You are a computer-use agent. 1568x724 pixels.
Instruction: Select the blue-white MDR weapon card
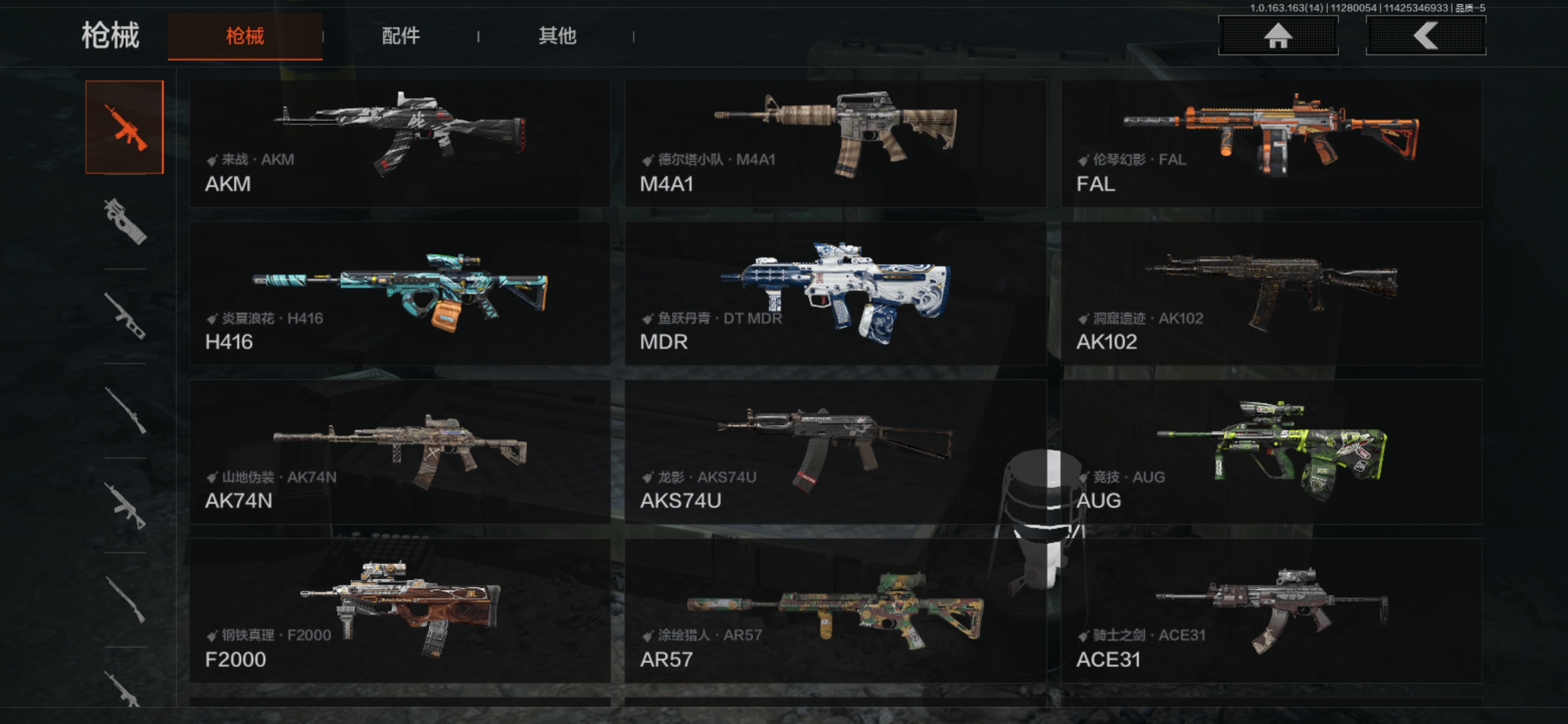point(835,294)
